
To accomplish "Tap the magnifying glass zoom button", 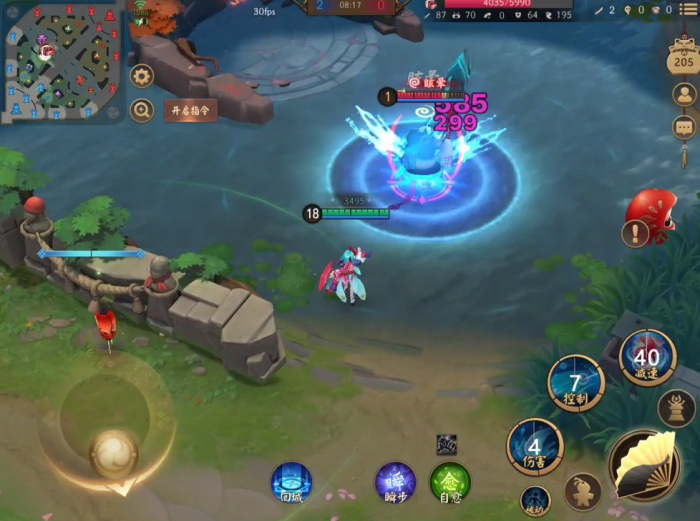I will [x=142, y=110].
